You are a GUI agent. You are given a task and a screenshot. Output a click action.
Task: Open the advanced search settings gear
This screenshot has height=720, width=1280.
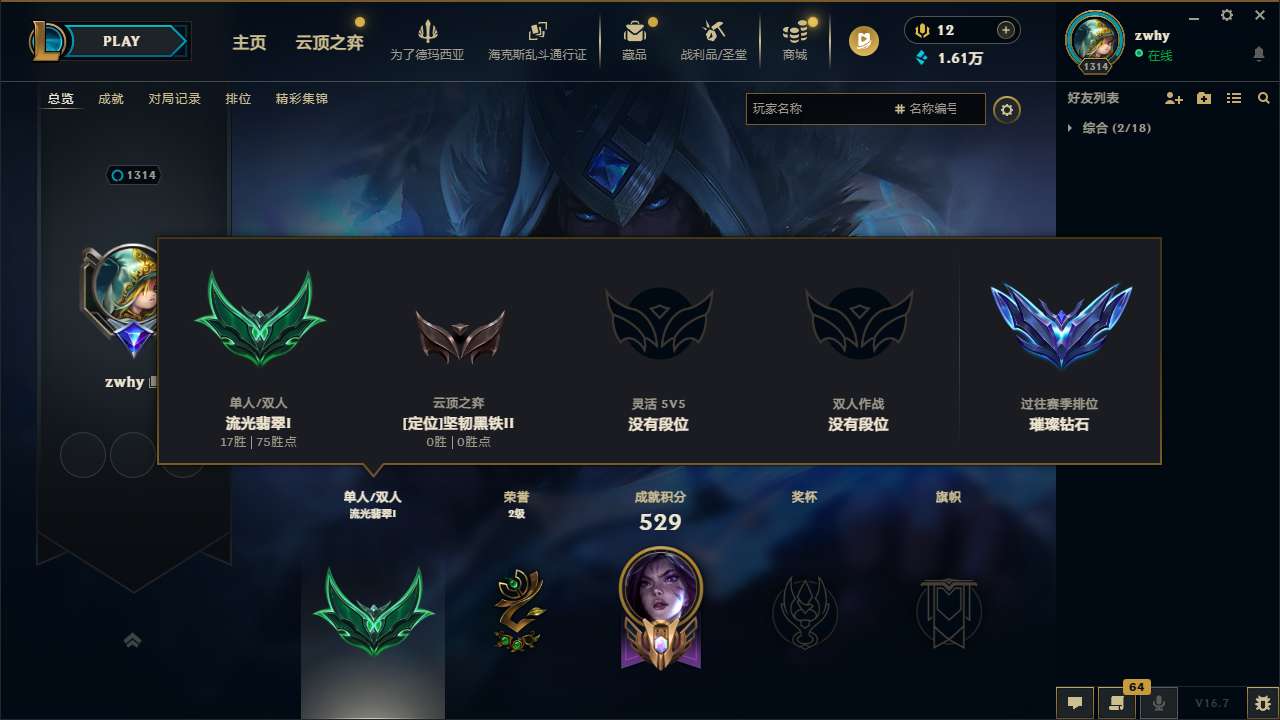pyautogui.click(x=1007, y=109)
